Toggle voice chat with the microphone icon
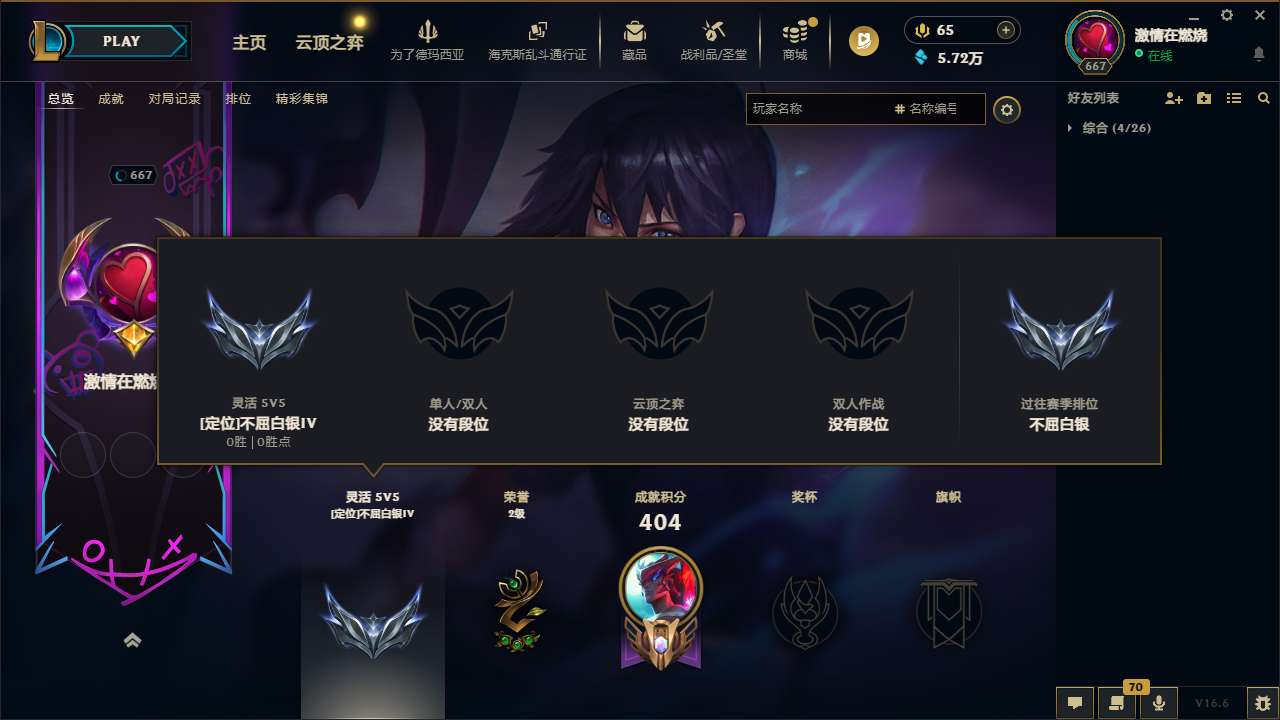The image size is (1280, 720). 1159,703
